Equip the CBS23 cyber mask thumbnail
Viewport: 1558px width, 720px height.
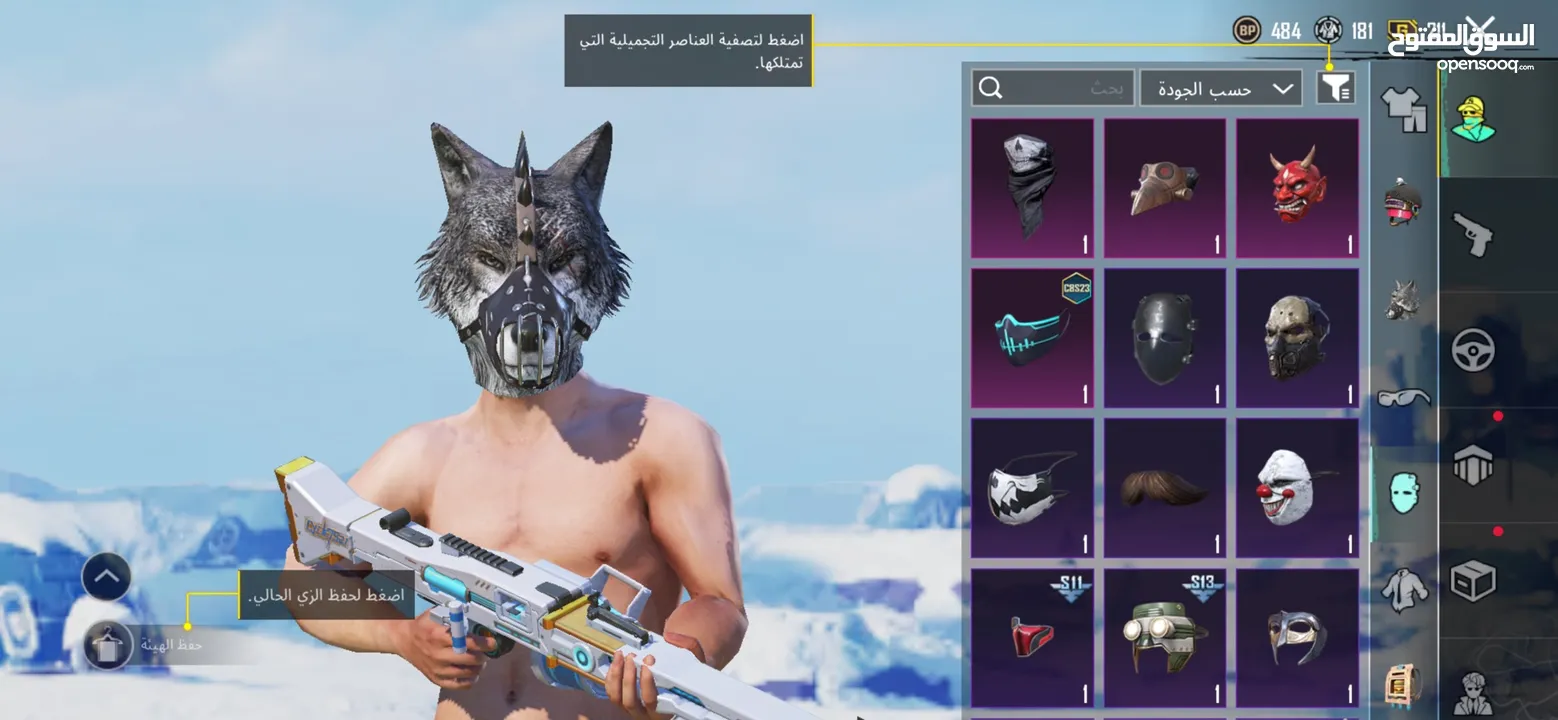1032,337
